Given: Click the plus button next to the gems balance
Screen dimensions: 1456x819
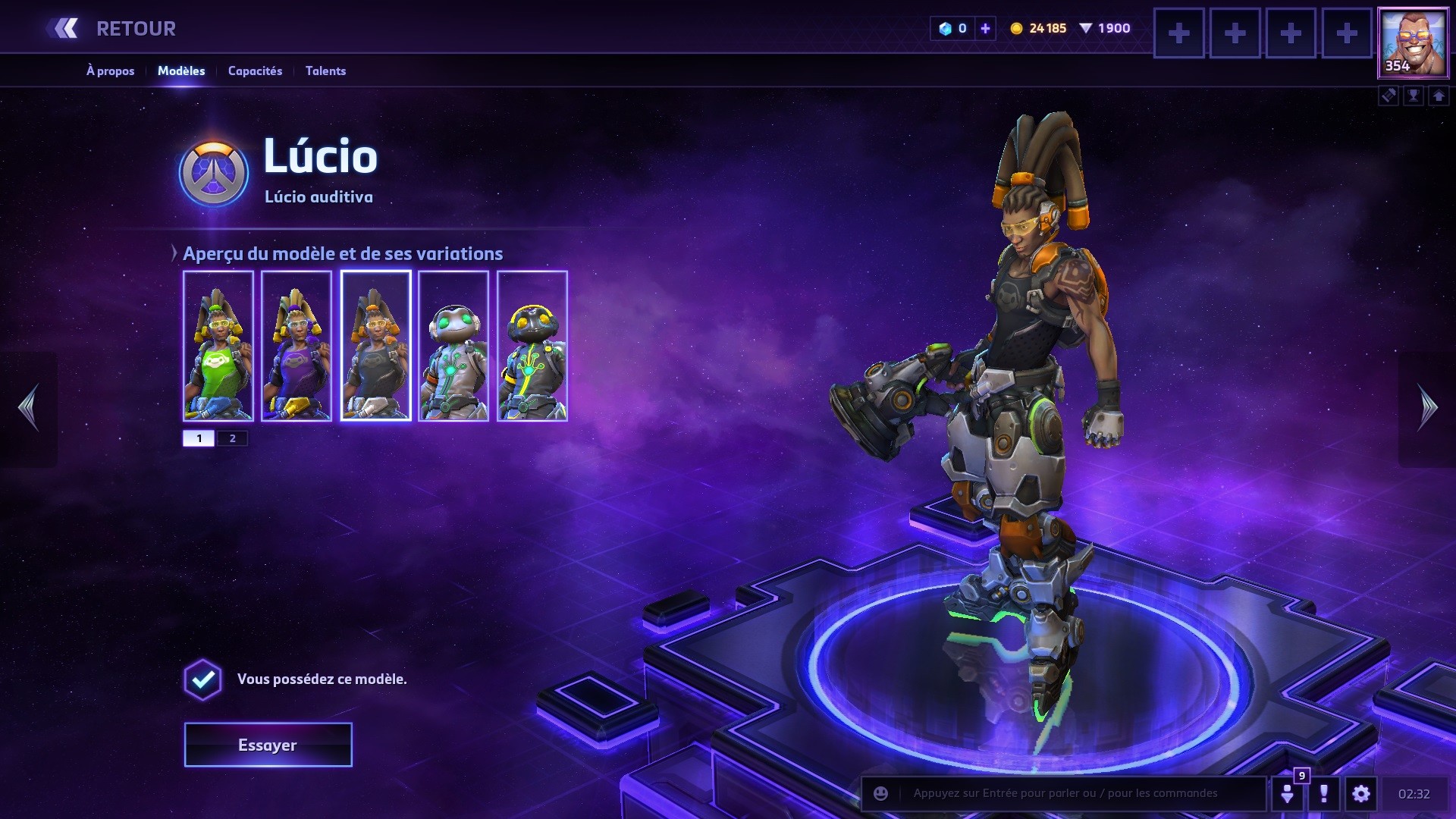Looking at the screenshot, I should click(x=984, y=29).
